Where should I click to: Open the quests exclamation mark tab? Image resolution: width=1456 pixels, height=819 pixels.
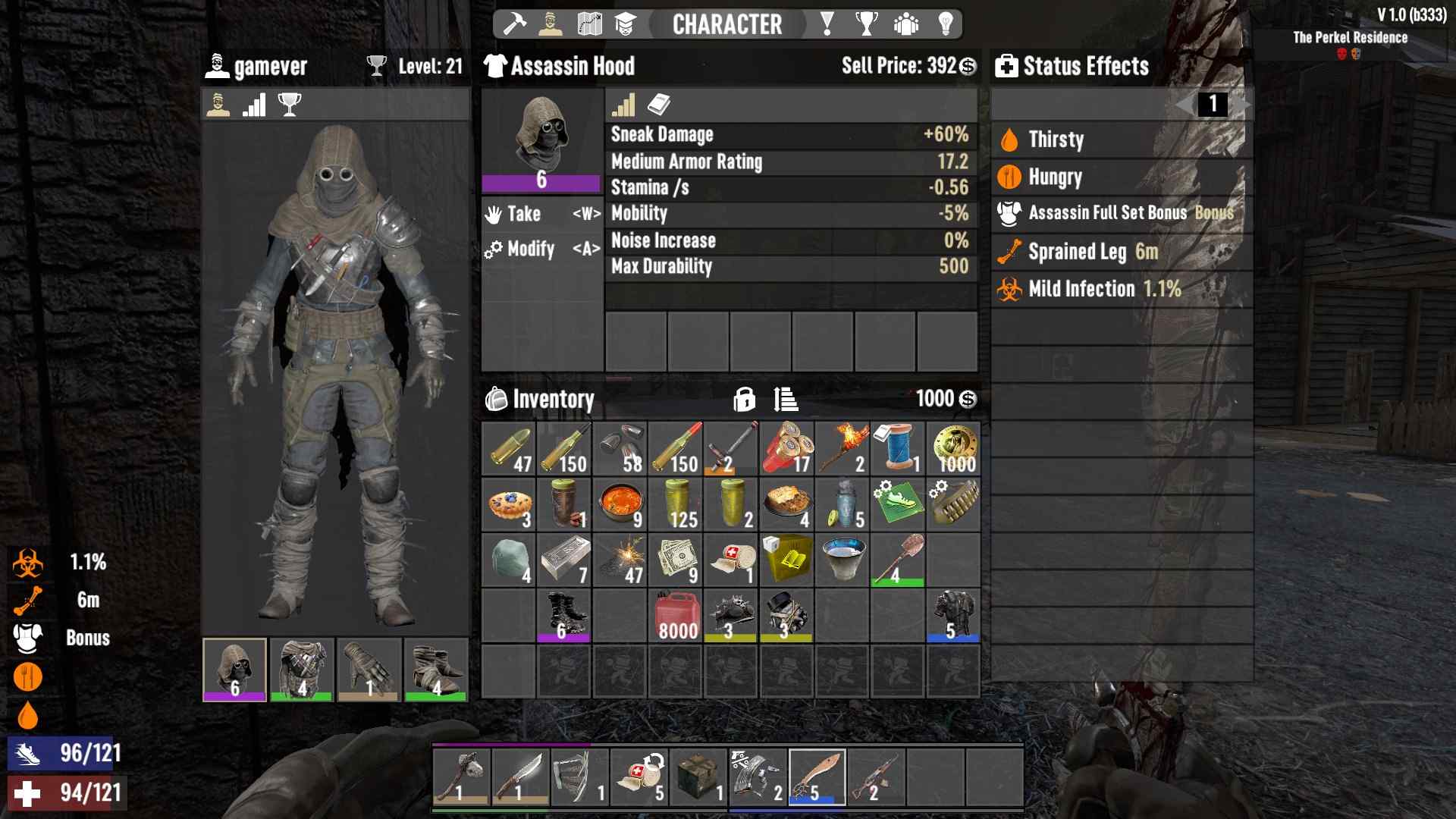pos(827,24)
